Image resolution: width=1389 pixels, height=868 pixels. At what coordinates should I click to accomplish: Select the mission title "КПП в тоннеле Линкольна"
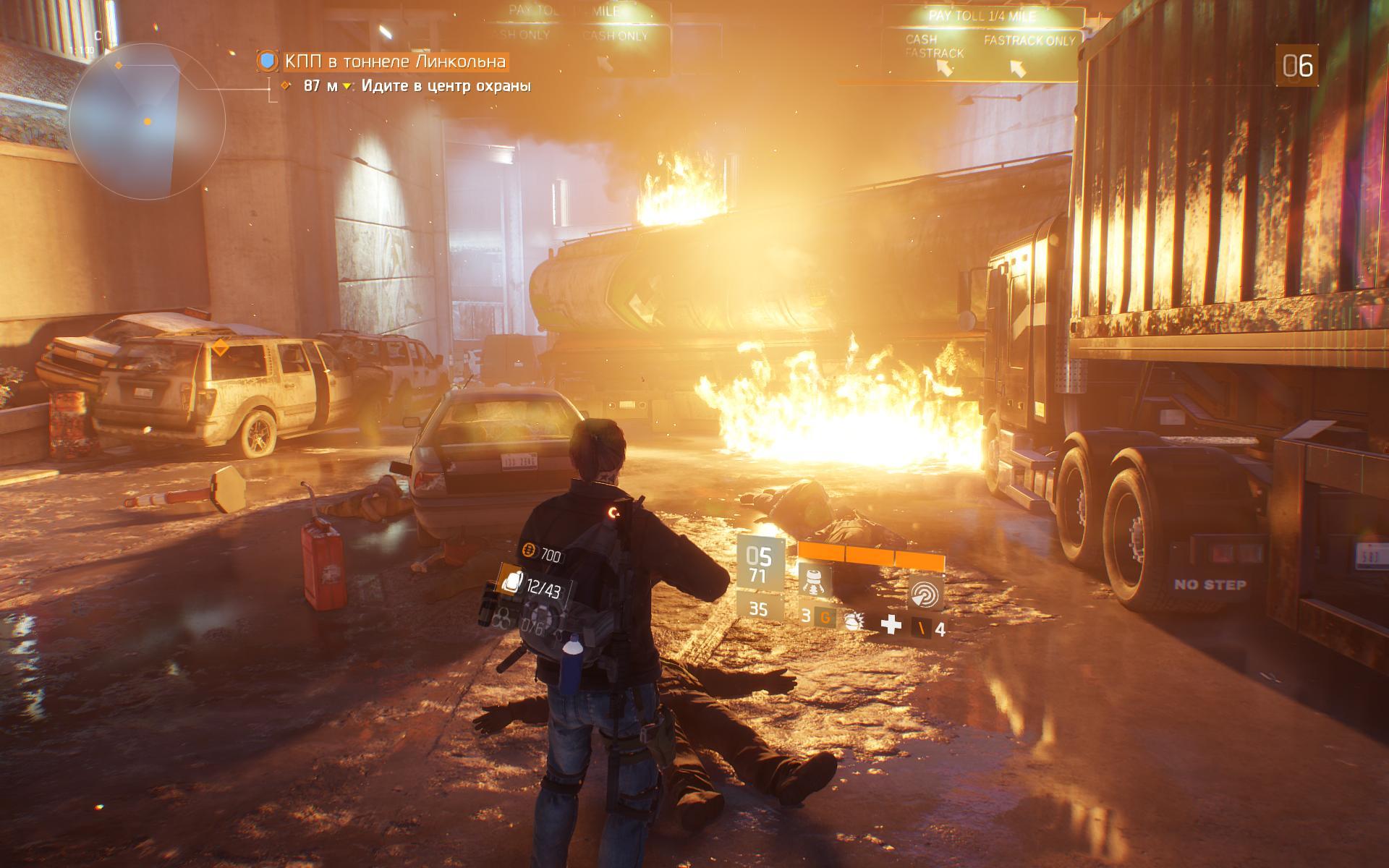(x=394, y=62)
